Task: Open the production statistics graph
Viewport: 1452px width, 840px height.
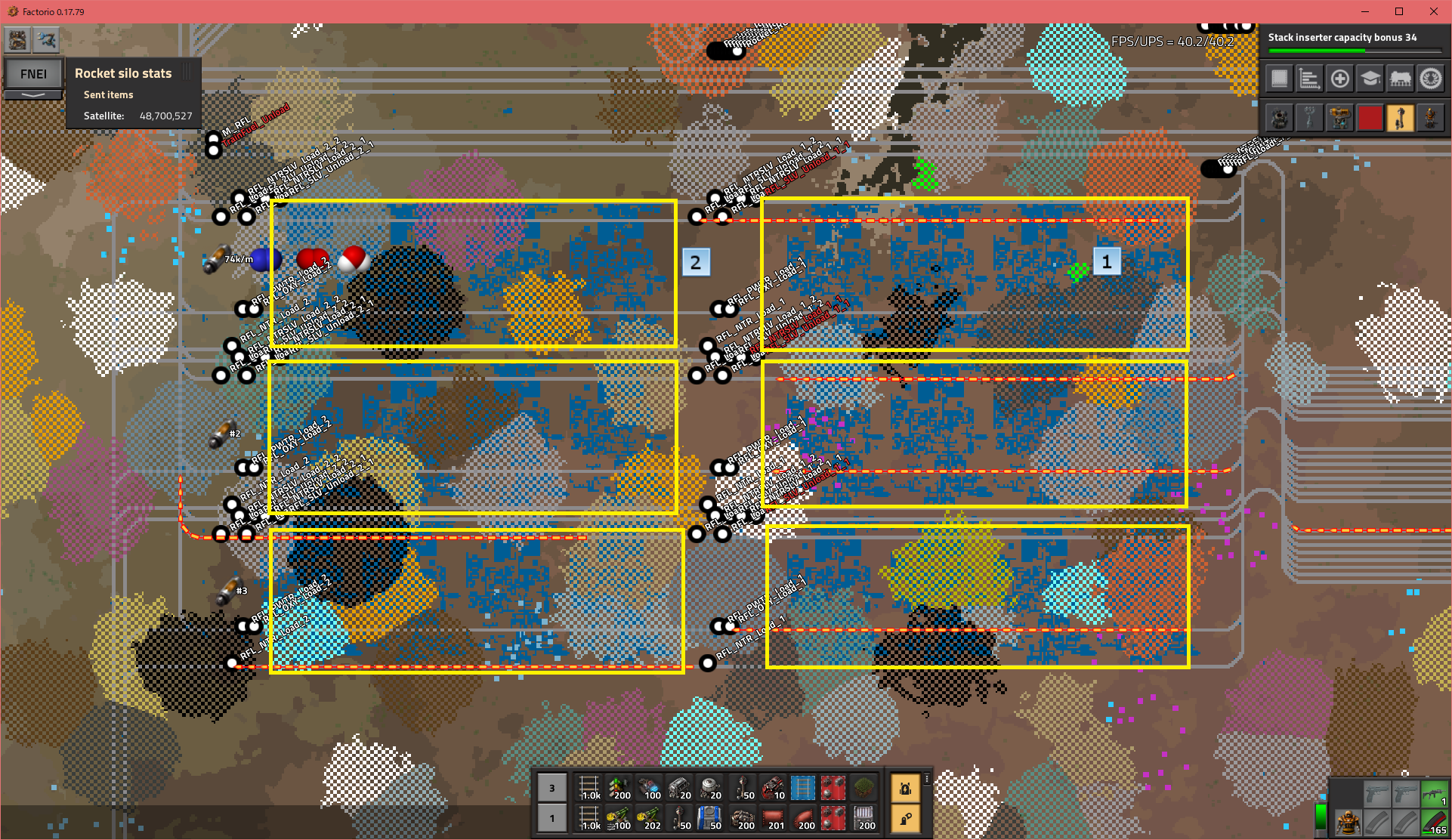Action: (x=1309, y=79)
